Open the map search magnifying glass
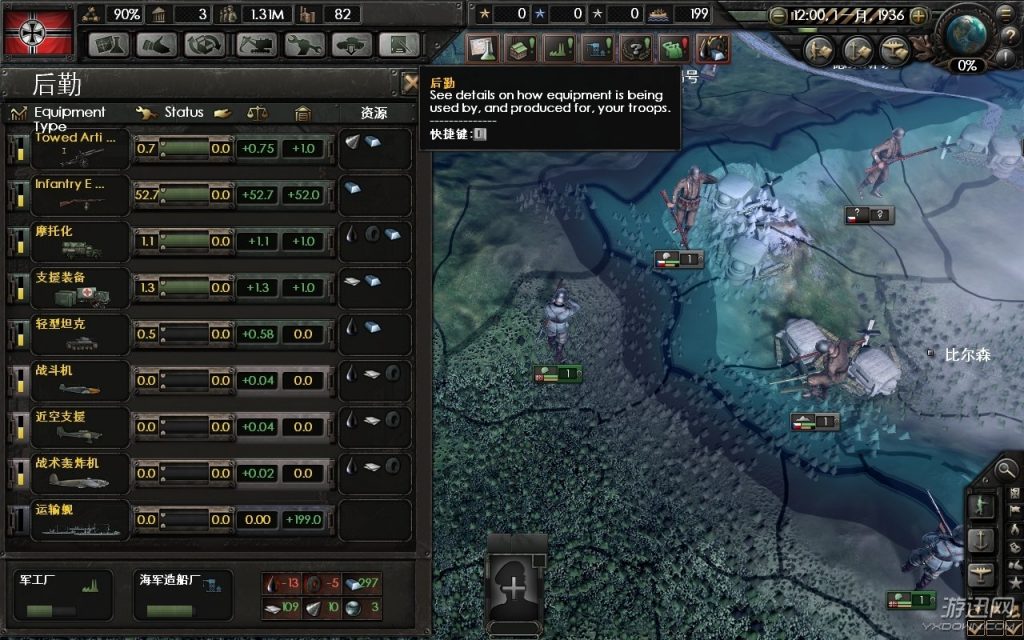 1007,468
